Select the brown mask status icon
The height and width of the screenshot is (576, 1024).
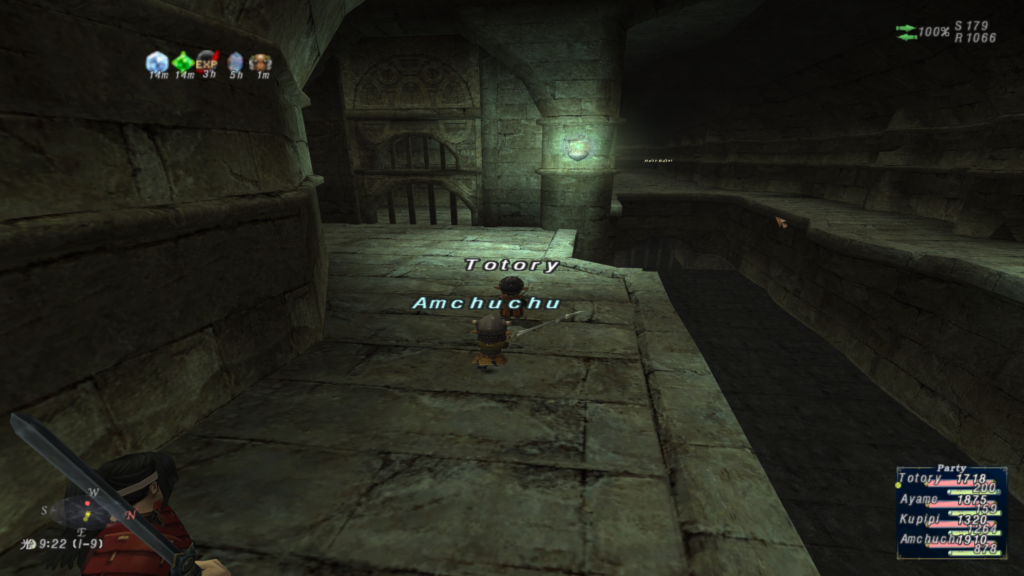[x=261, y=62]
